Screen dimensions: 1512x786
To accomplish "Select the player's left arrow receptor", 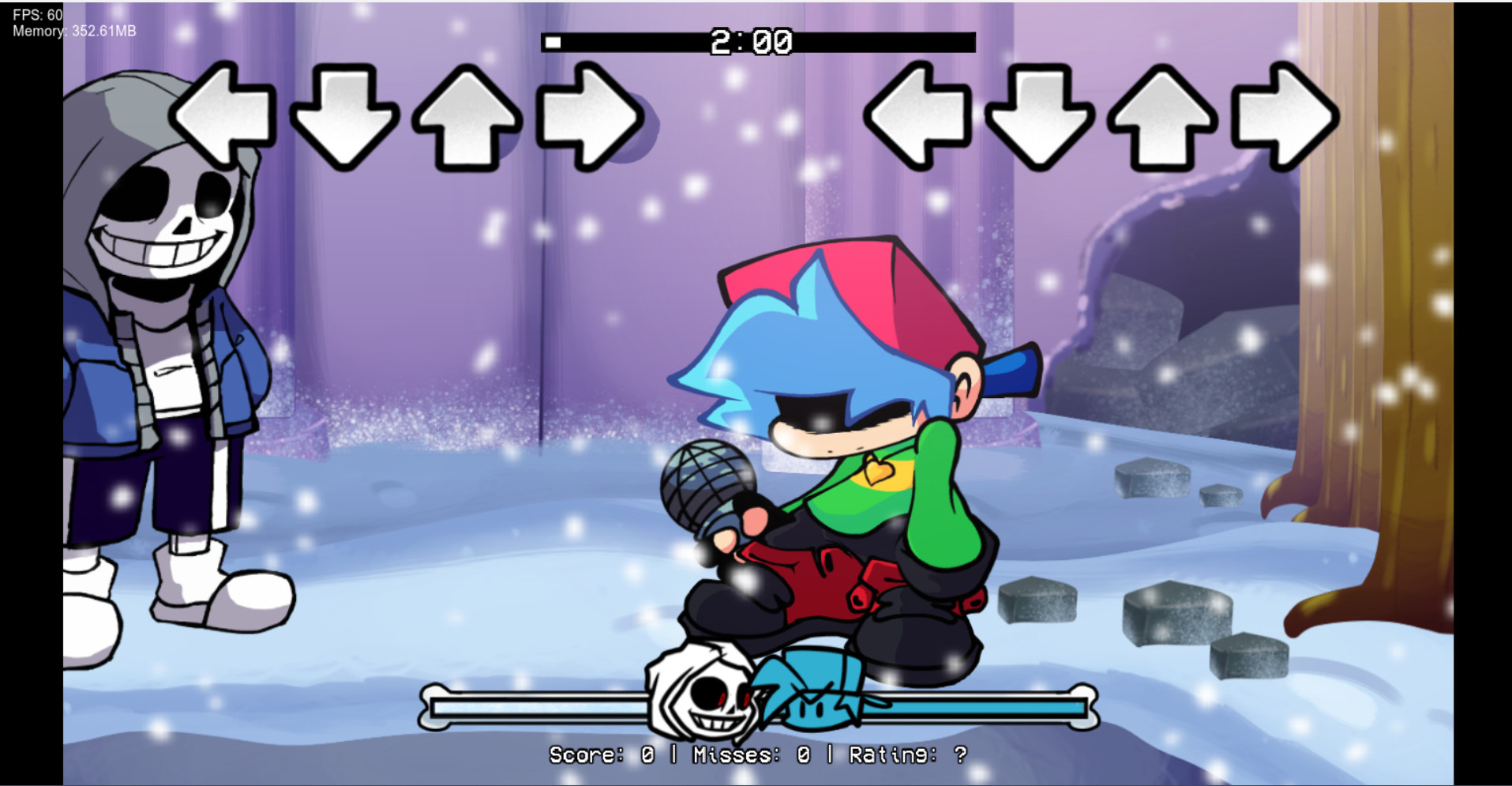I will pos(921,116).
